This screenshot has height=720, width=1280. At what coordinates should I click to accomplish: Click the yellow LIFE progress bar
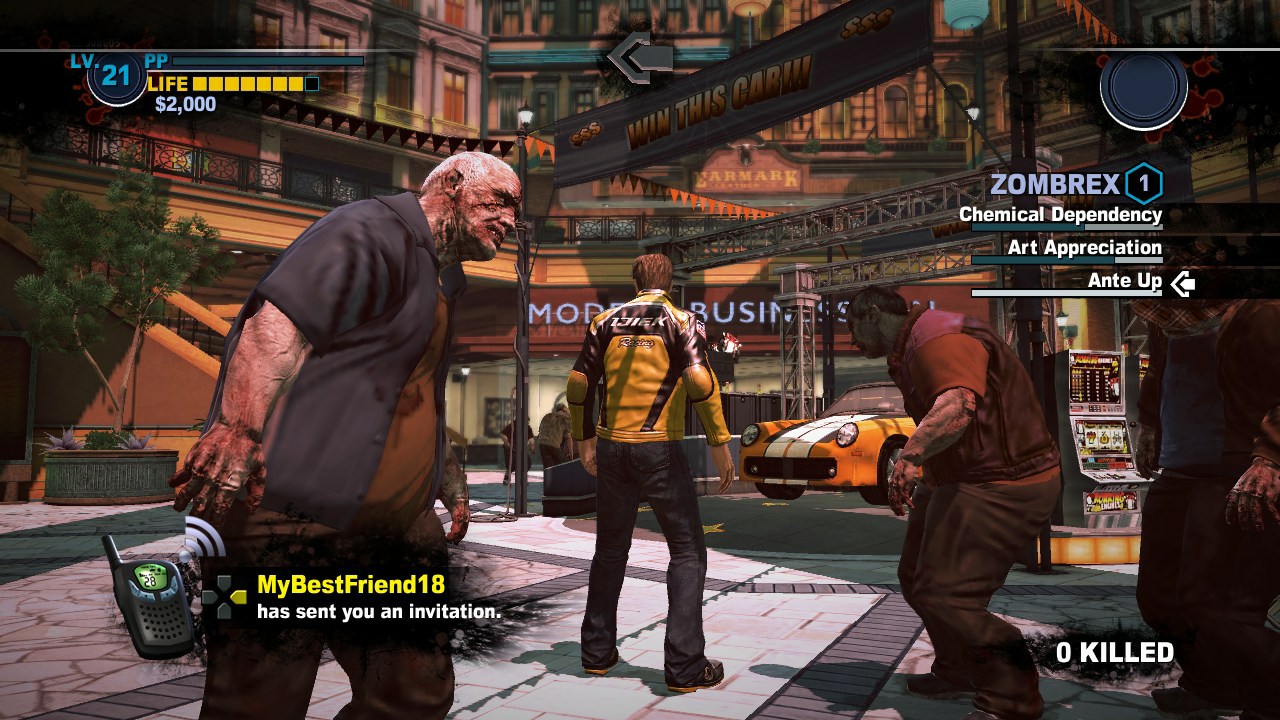click(250, 84)
